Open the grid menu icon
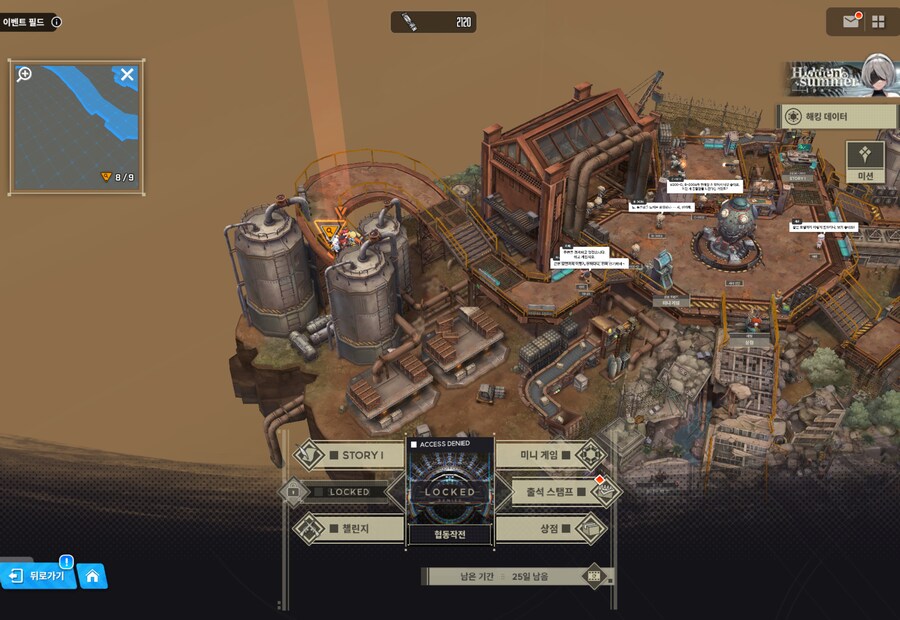Screen dimensions: 900x620 pyautogui.click(x=879, y=21)
